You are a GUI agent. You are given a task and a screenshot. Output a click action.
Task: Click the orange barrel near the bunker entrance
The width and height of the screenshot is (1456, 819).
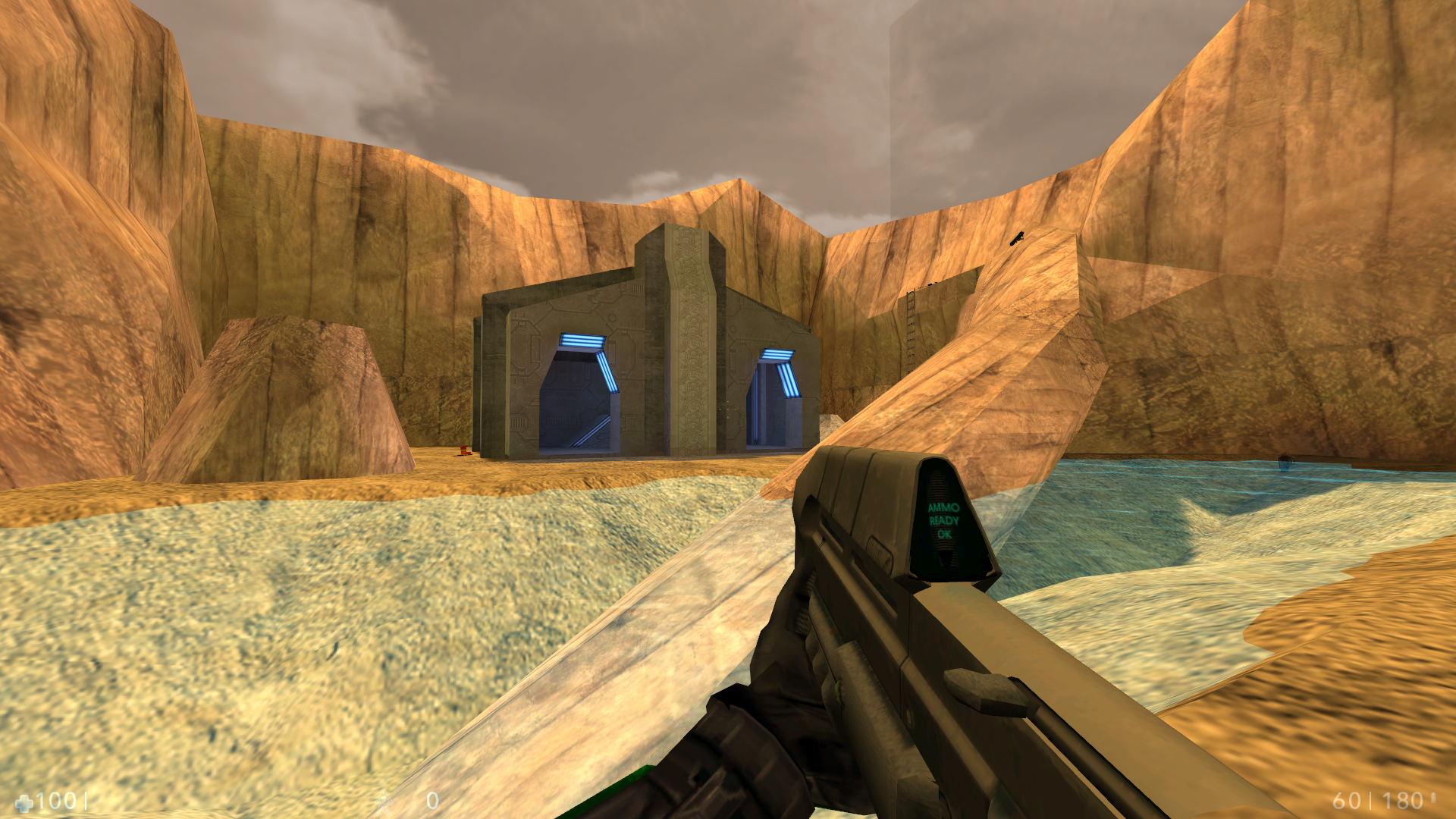tap(463, 449)
